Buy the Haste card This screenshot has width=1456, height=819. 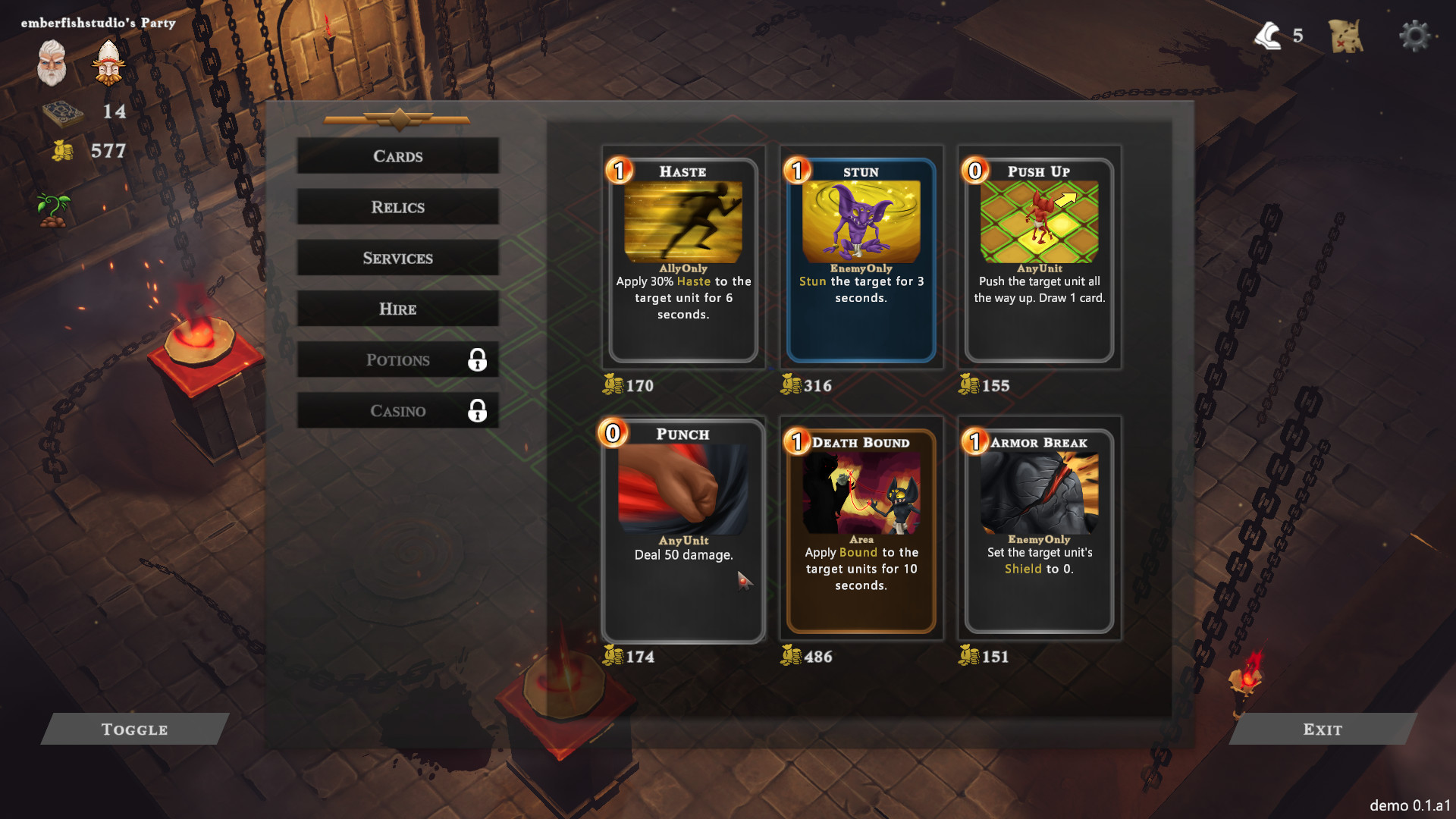682,259
